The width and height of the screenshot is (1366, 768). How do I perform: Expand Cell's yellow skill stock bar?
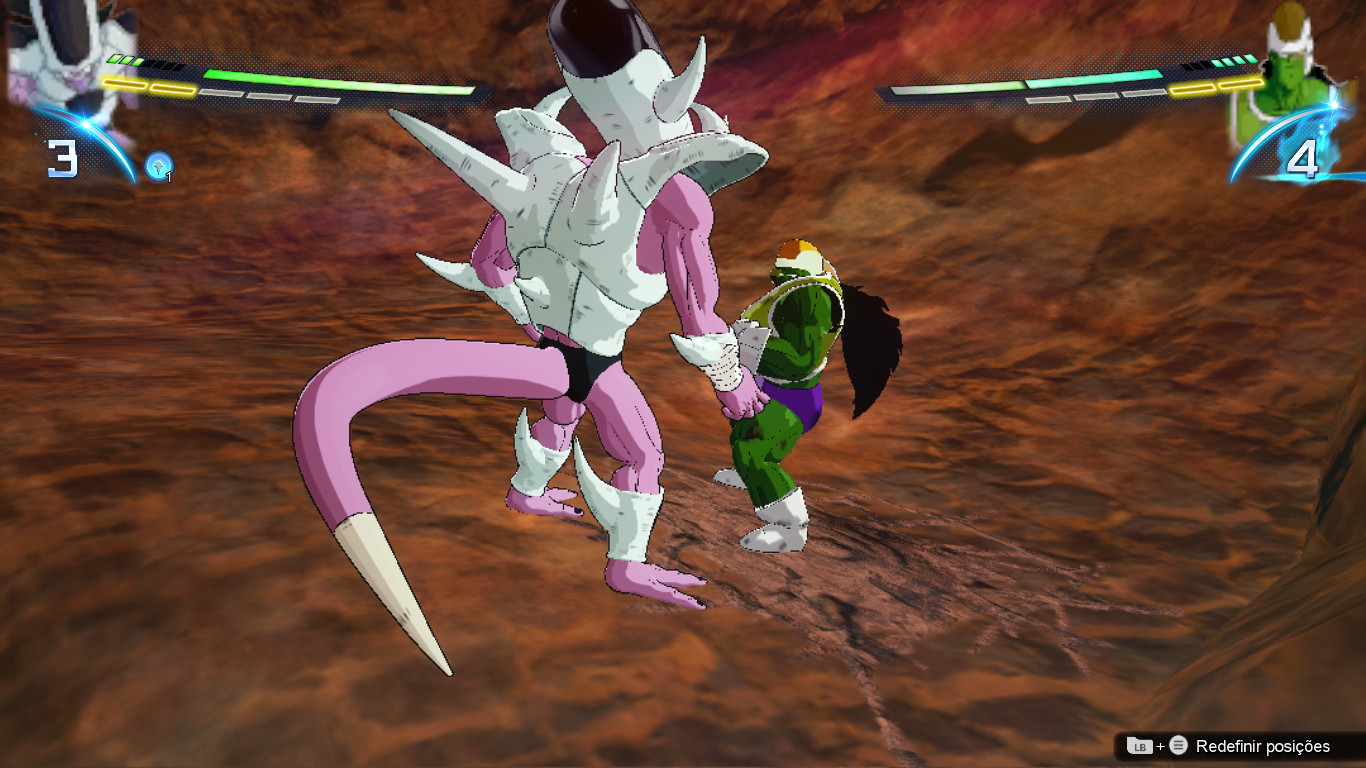pyautogui.click(x=1215, y=87)
